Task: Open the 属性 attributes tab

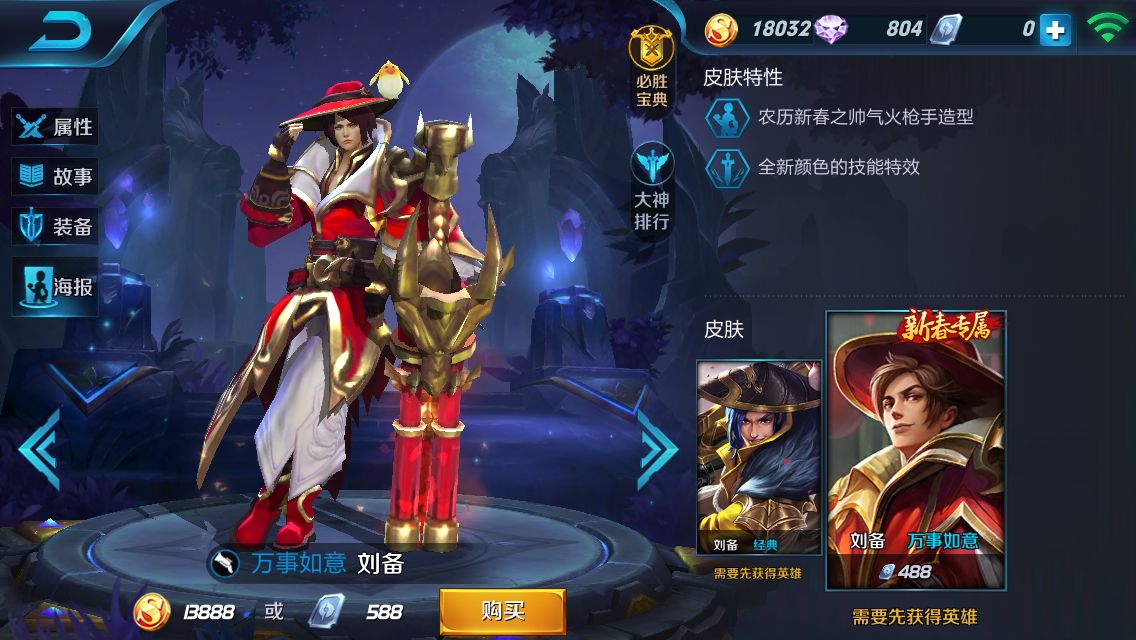Action: tap(57, 127)
